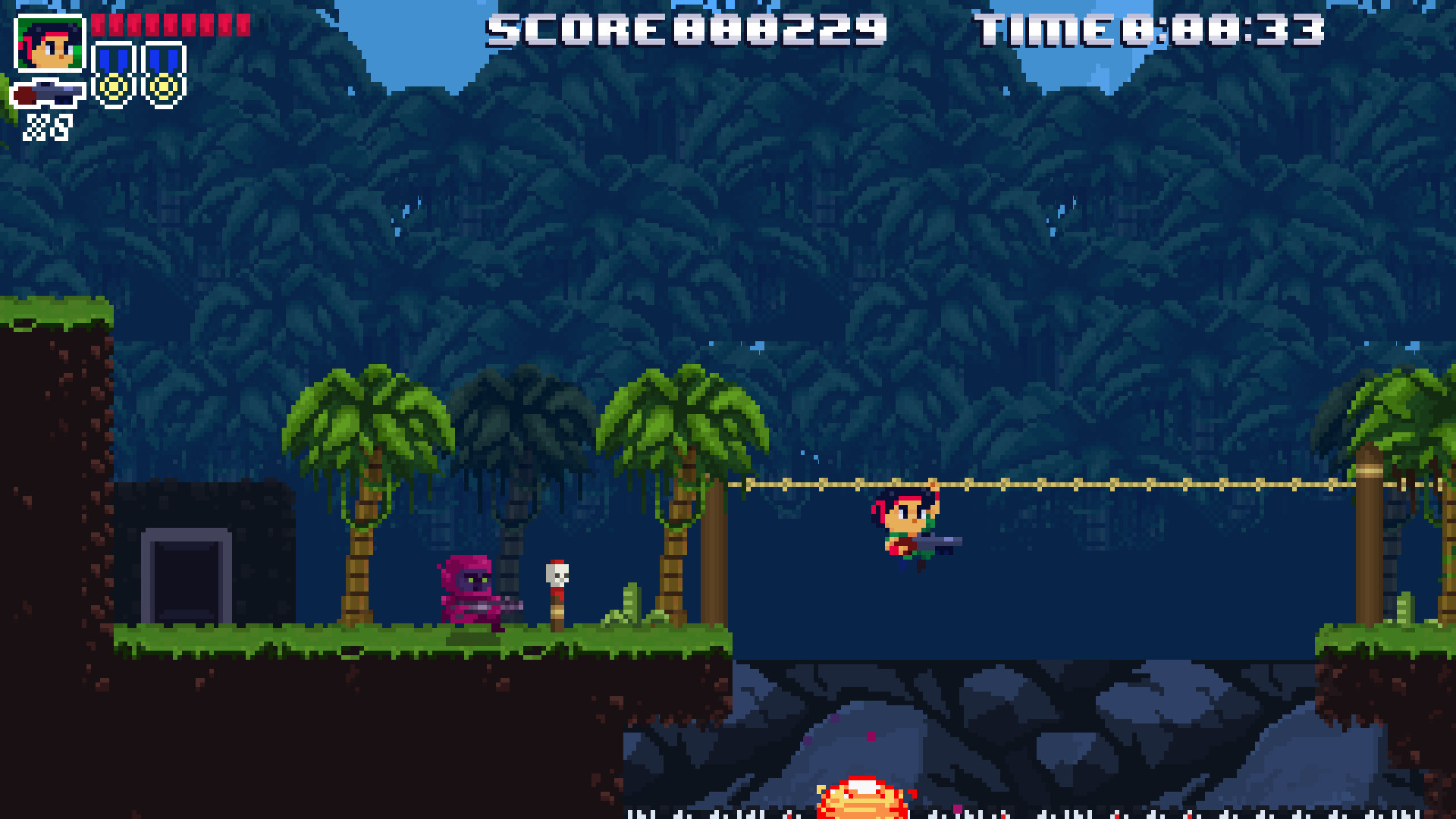The width and height of the screenshot is (1456, 819).
Task: Select the shotgun weapon icon below the portrait
Action: (47, 94)
